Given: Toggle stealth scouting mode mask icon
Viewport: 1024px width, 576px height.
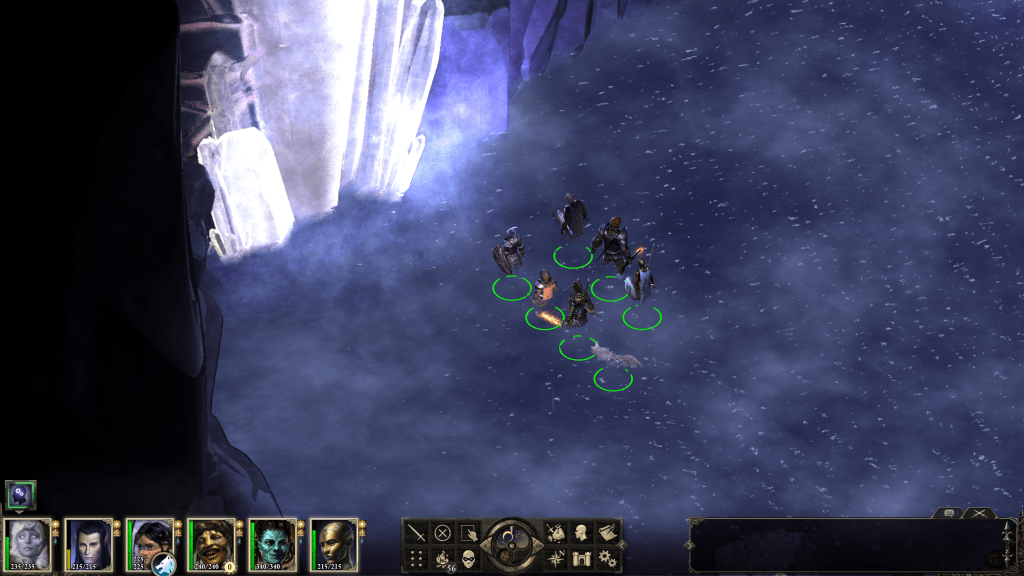Looking at the screenshot, I should [x=467, y=557].
